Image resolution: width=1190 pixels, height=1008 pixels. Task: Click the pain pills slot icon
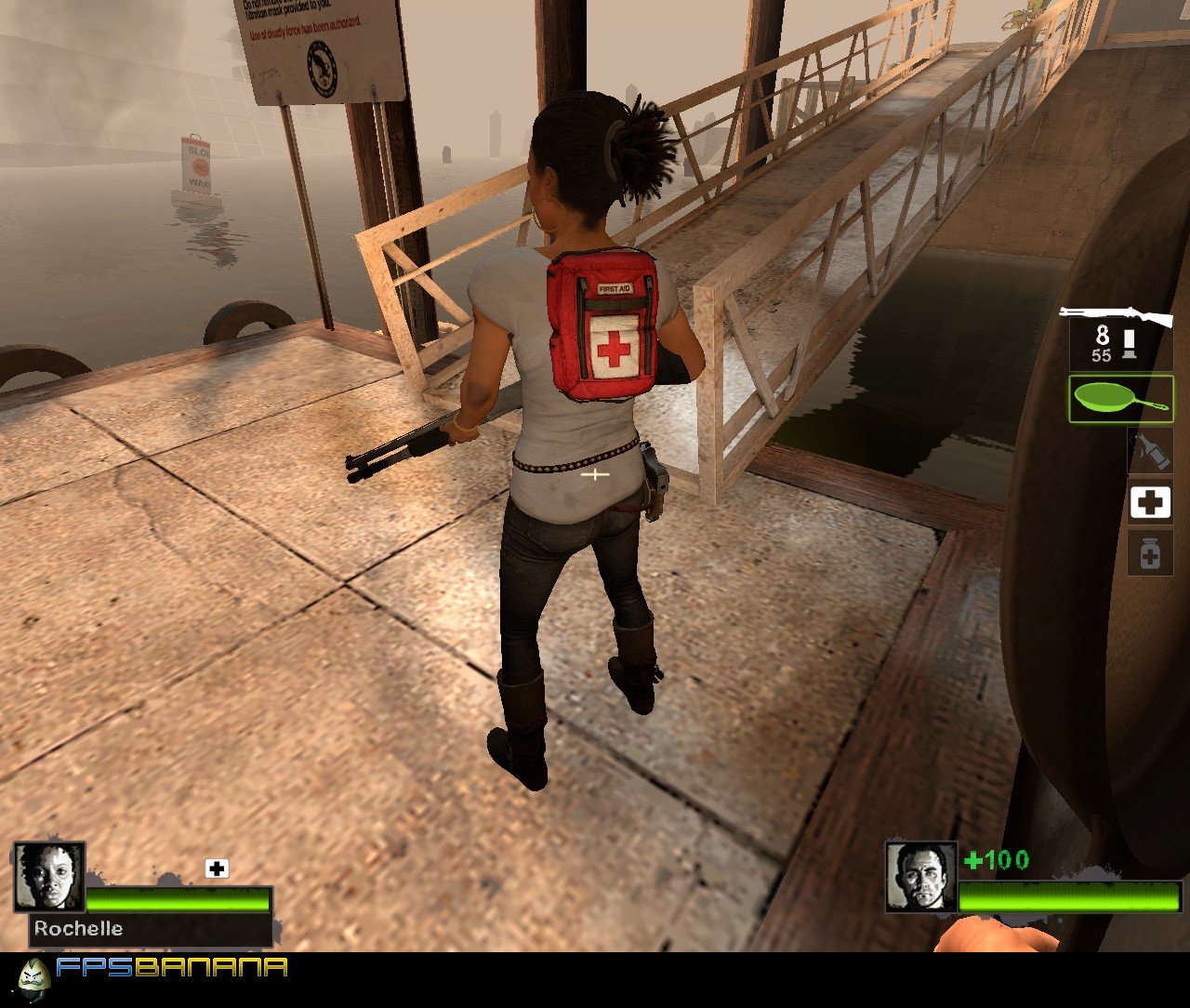click(x=1150, y=554)
